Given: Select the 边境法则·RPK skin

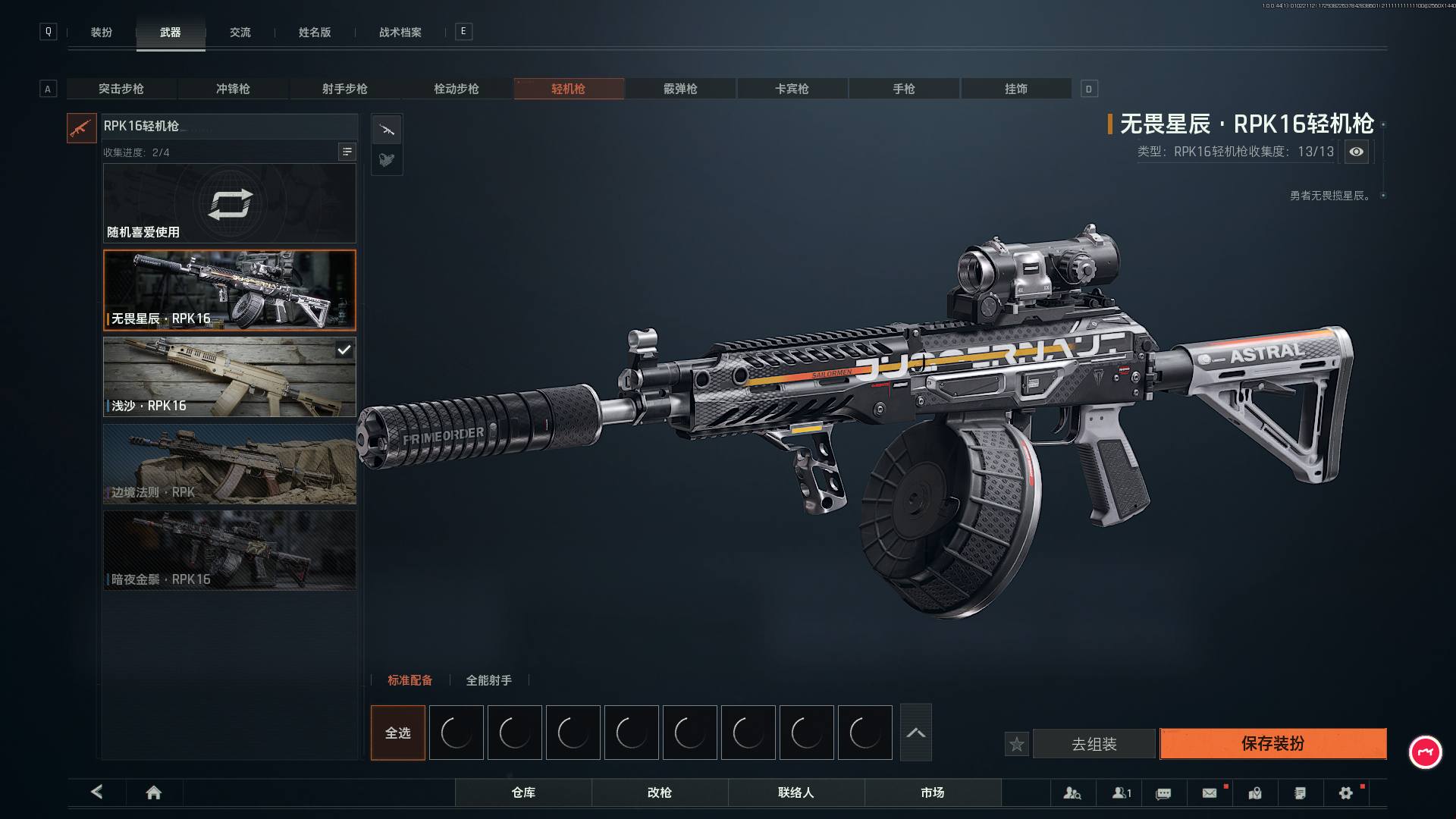Looking at the screenshot, I should pyautogui.click(x=229, y=464).
